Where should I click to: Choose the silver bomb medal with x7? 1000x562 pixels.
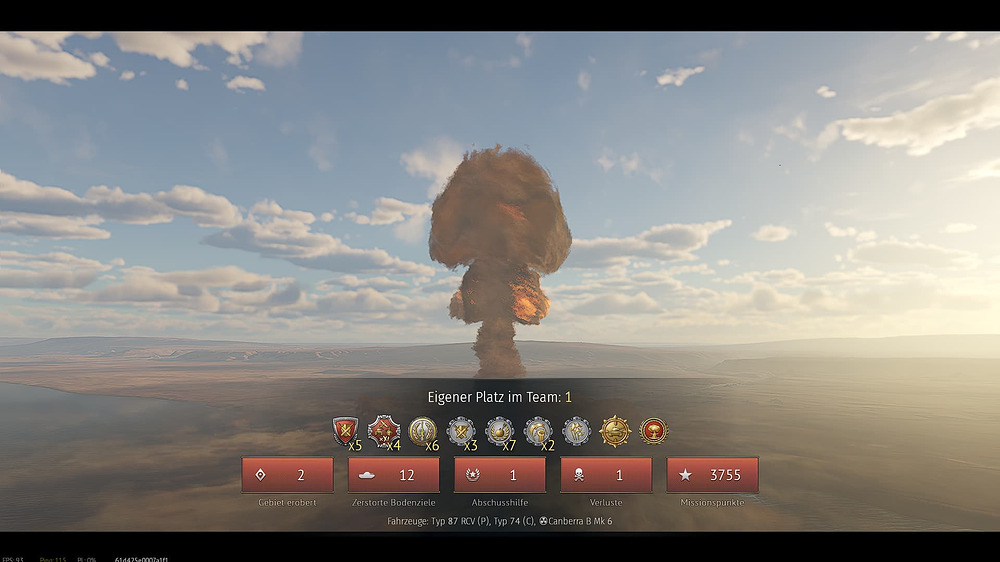499,431
